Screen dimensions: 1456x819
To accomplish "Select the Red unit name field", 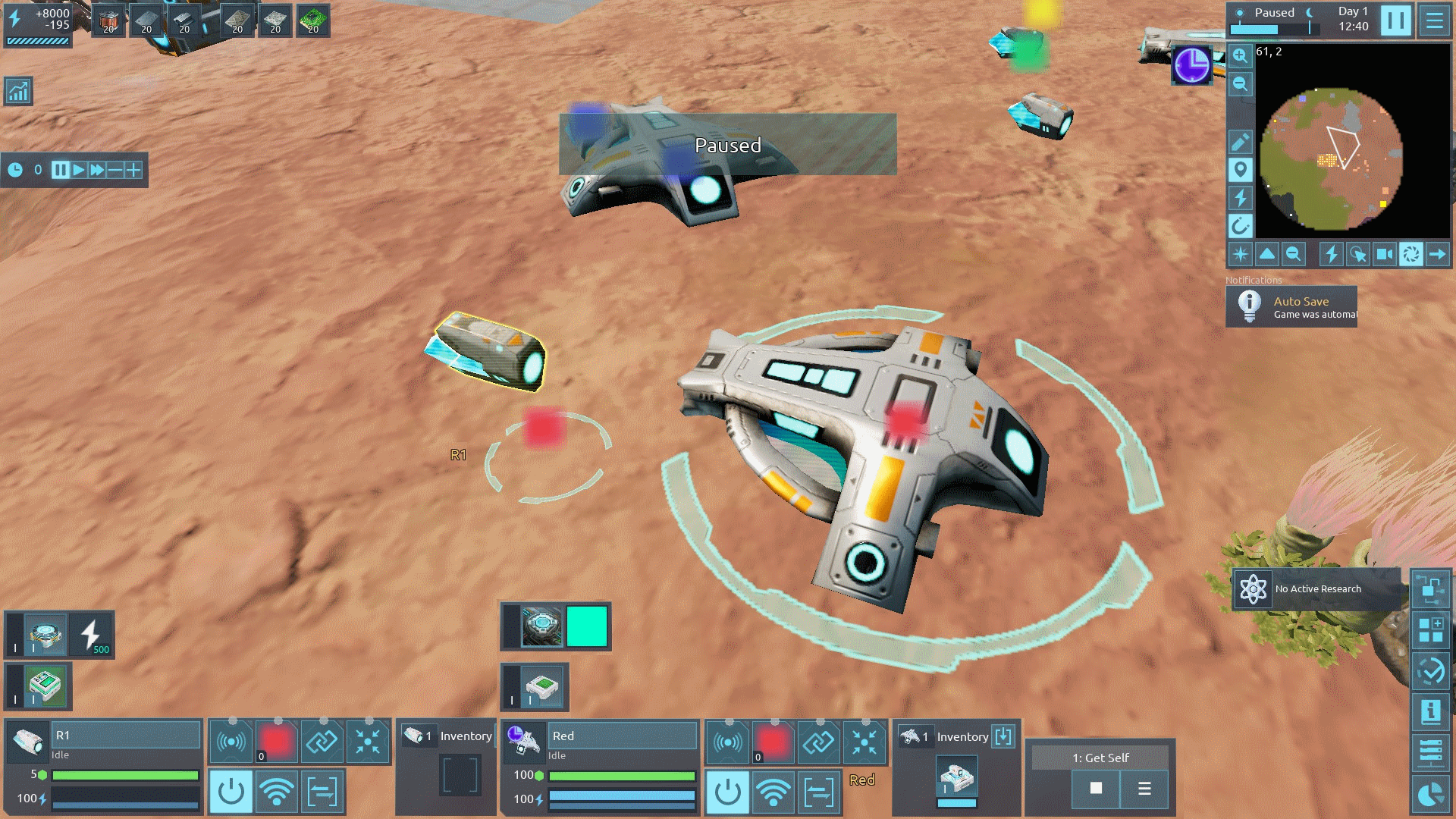I will point(622,736).
